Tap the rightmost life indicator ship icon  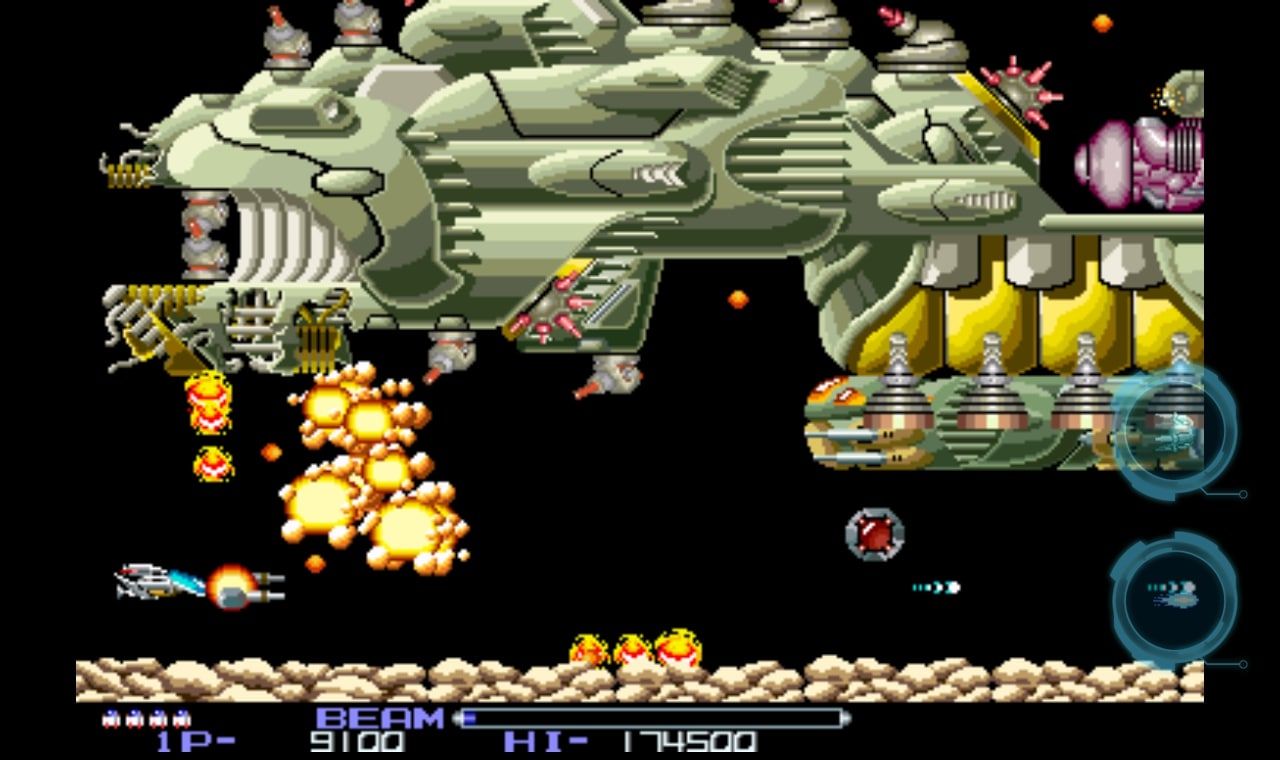183,717
